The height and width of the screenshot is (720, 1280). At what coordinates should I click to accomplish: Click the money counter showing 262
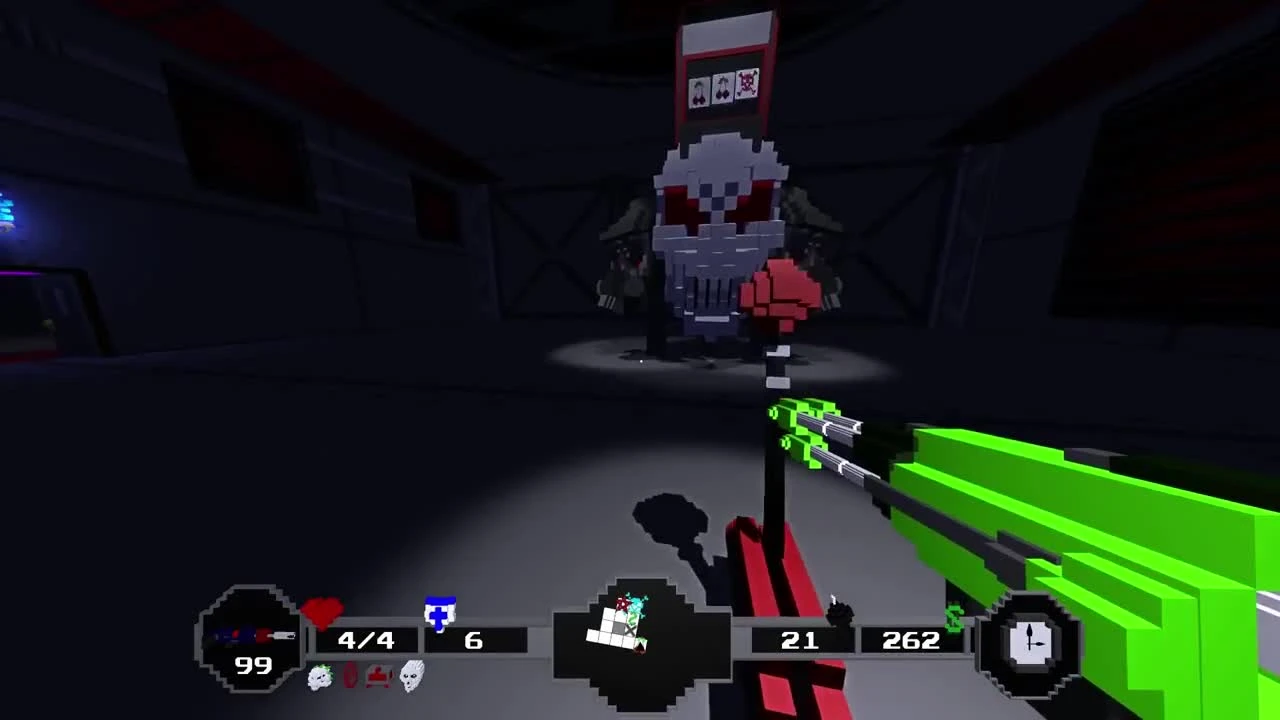(x=910, y=640)
